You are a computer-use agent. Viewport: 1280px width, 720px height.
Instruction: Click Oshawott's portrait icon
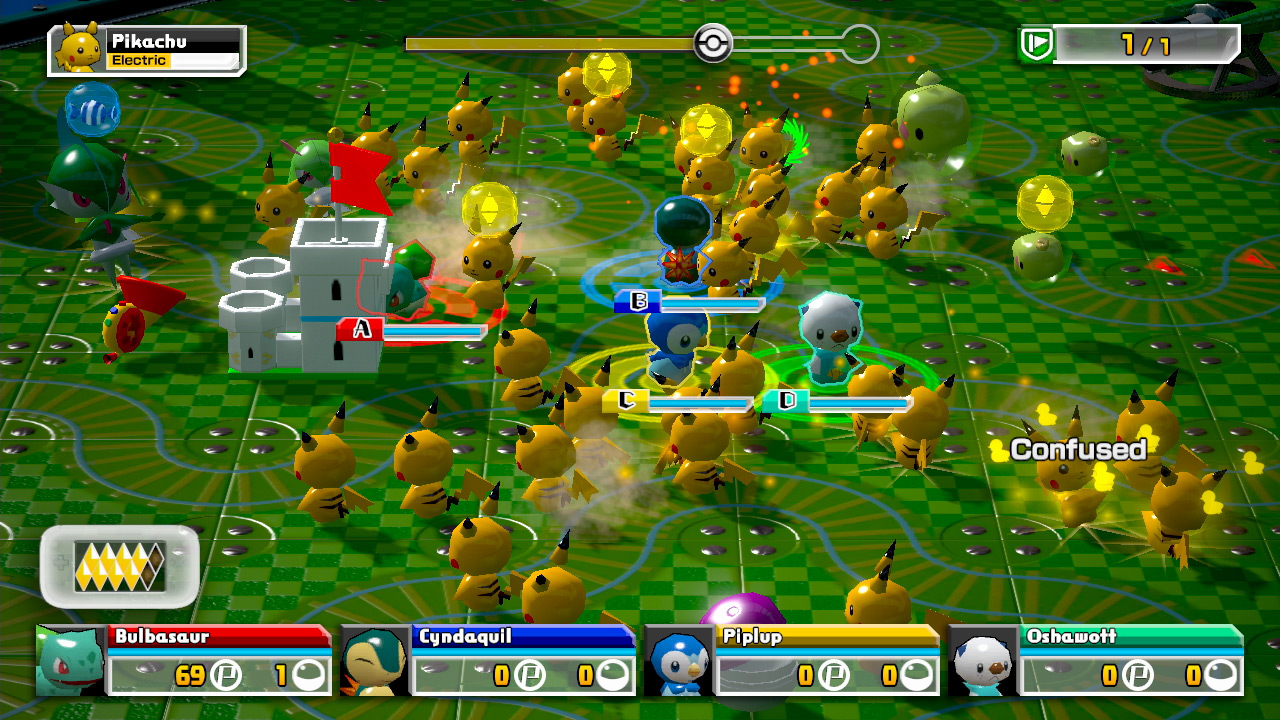[x=988, y=662]
